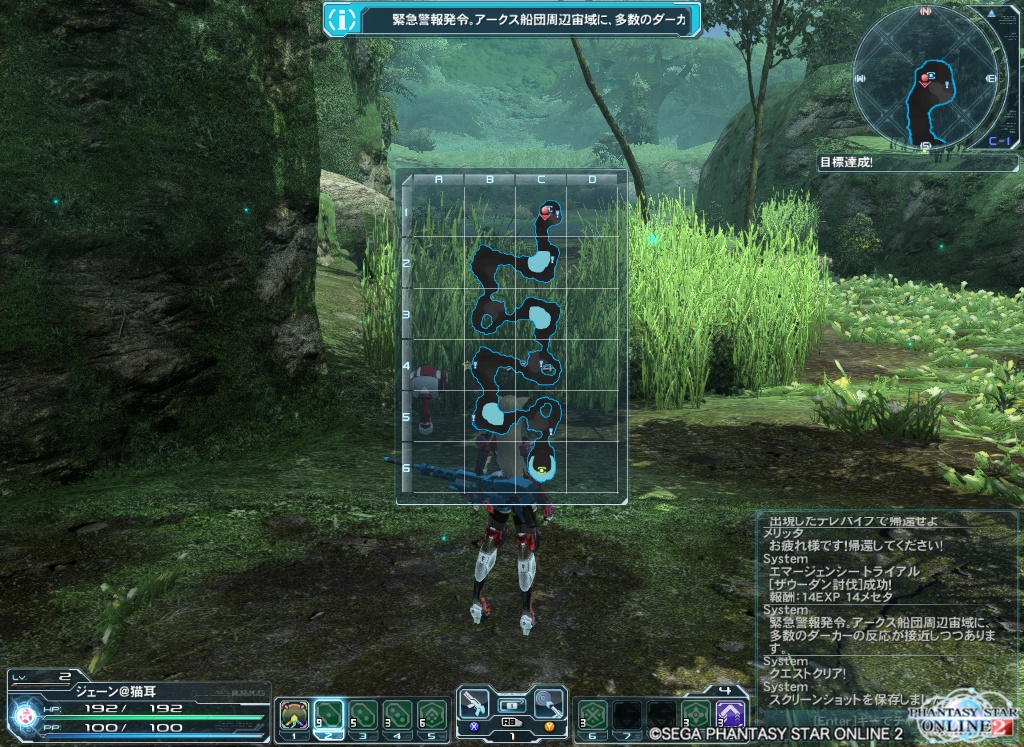1024x747 pixels.
Task: Use the colorful item in subpalette slot 1
Action: click(x=294, y=715)
